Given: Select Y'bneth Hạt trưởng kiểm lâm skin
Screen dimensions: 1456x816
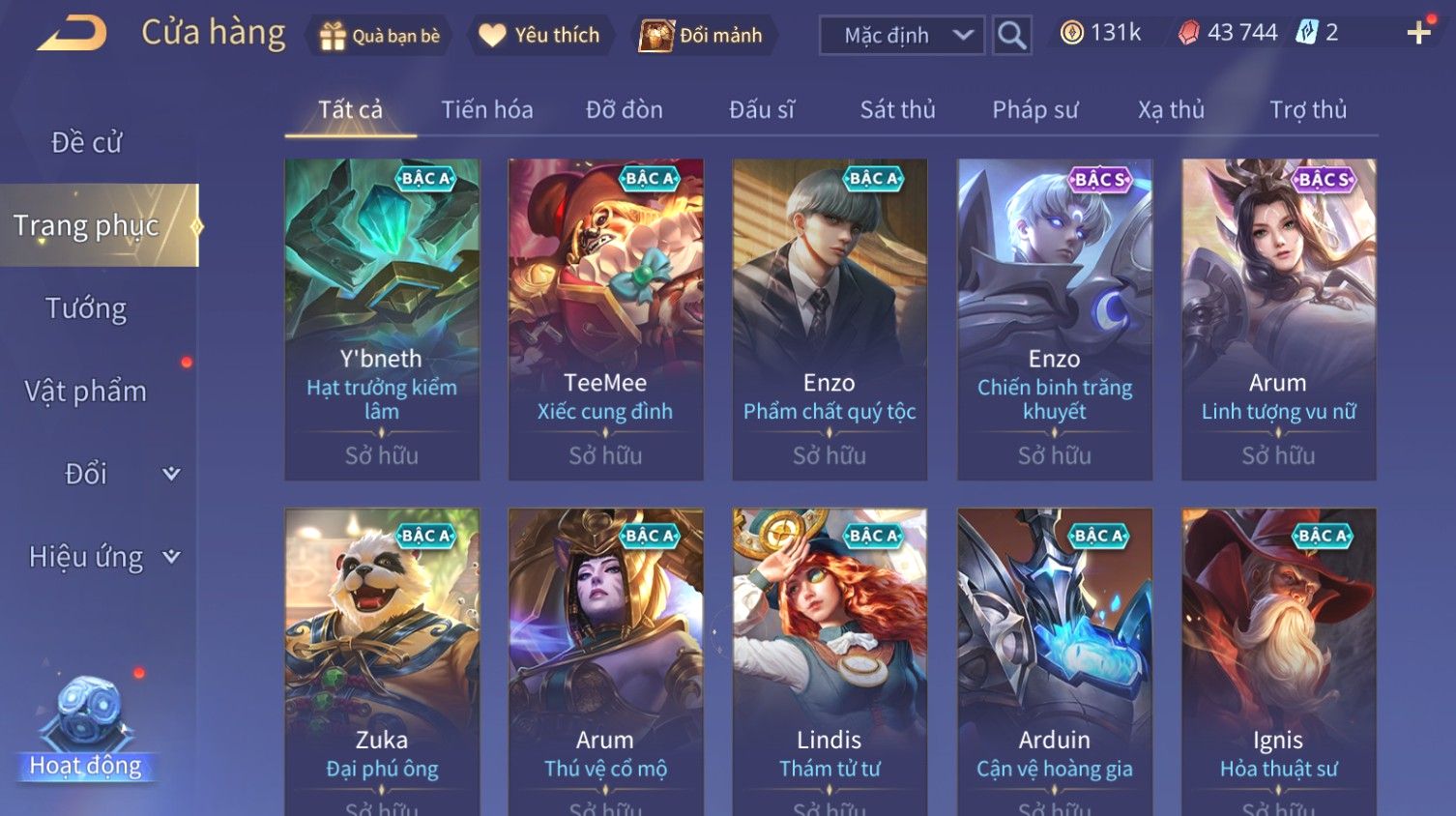Looking at the screenshot, I should tap(382, 319).
